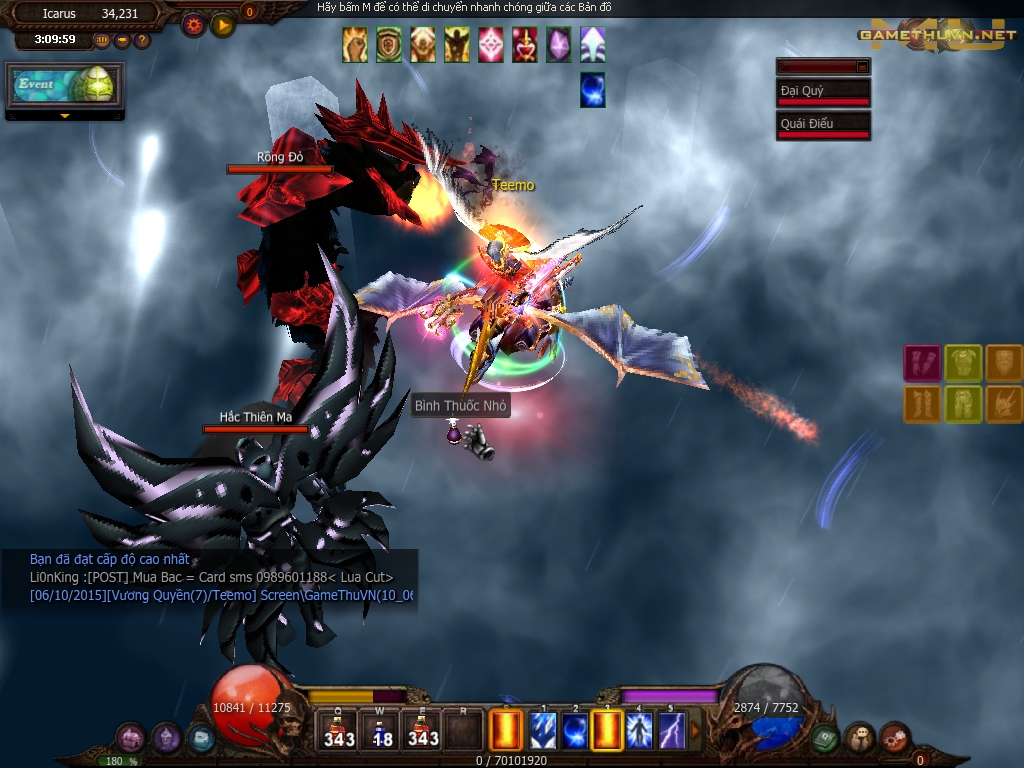
Task: Open the Event egg panel
Action: [x=64, y=86]
